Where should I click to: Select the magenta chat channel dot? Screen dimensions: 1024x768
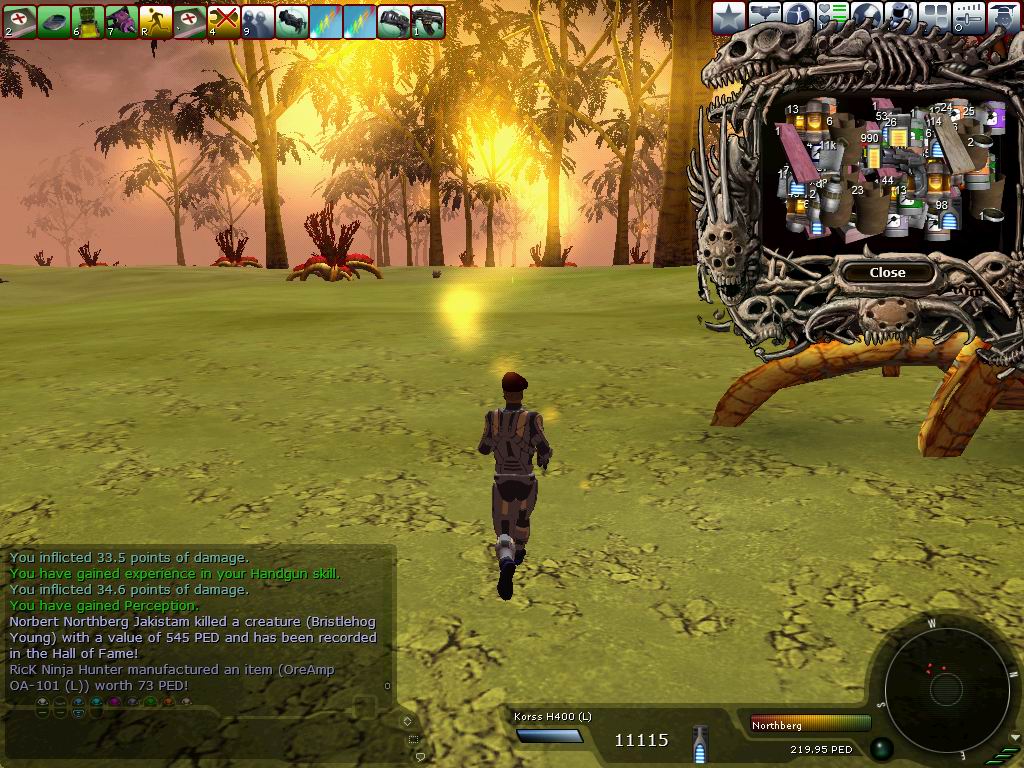coord(114,702)
